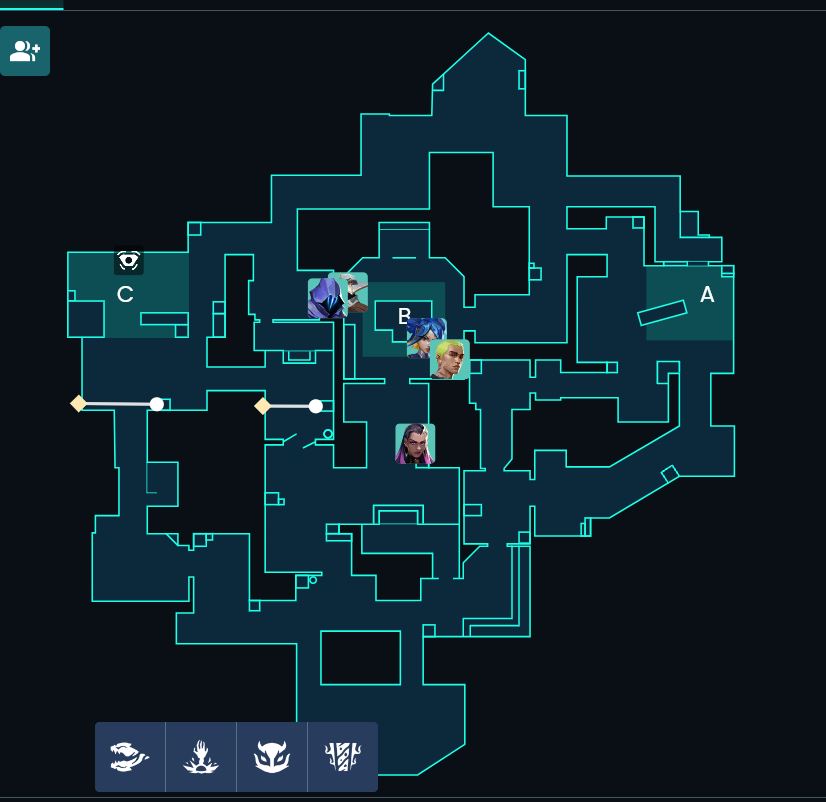This screenshot has height=802, width=826.
Task: Pick the Haunt horned mask ability
Action: coord(272,757)
